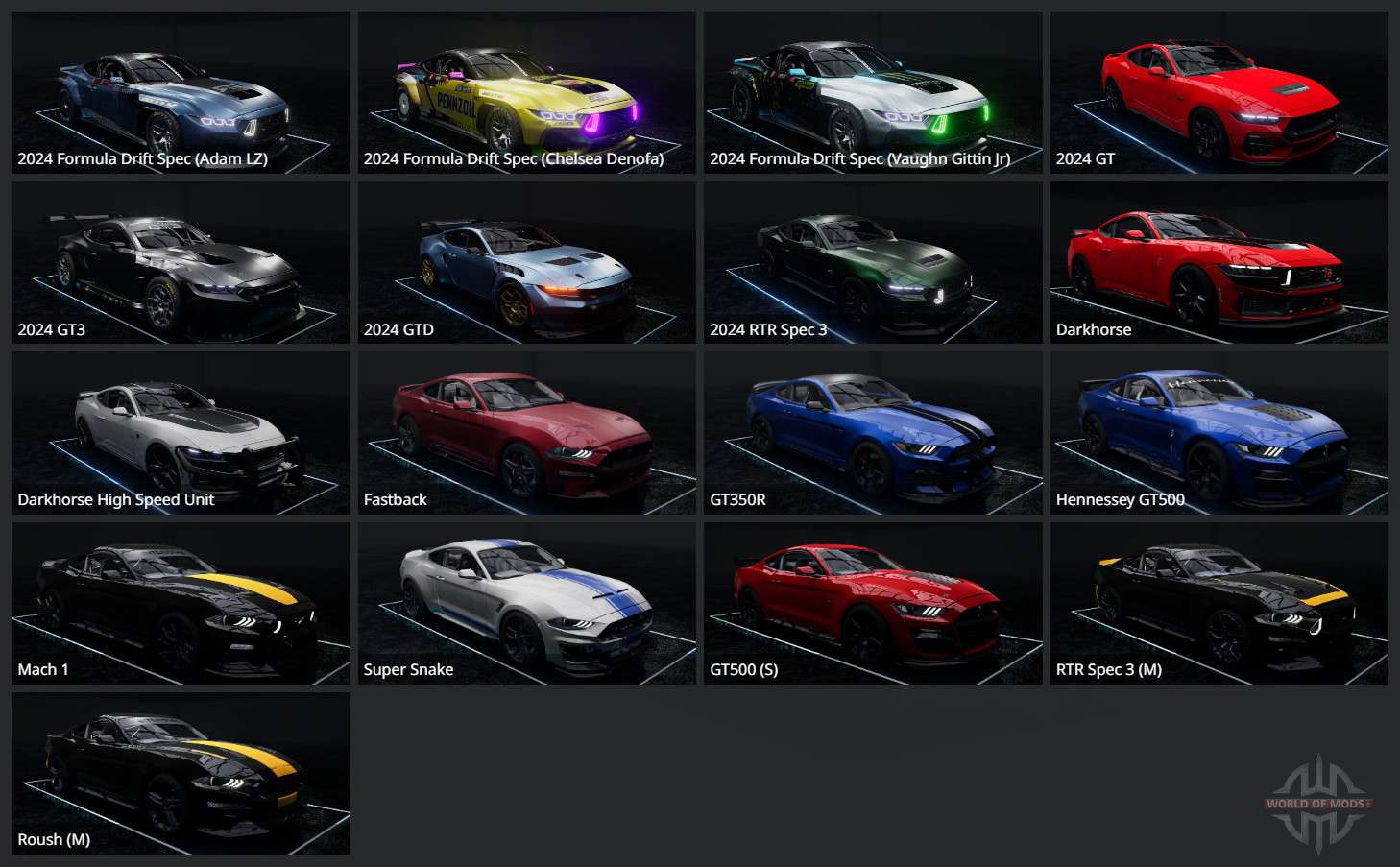Choose the Chelsea Denofa Formula Drift car

point(526,93)
